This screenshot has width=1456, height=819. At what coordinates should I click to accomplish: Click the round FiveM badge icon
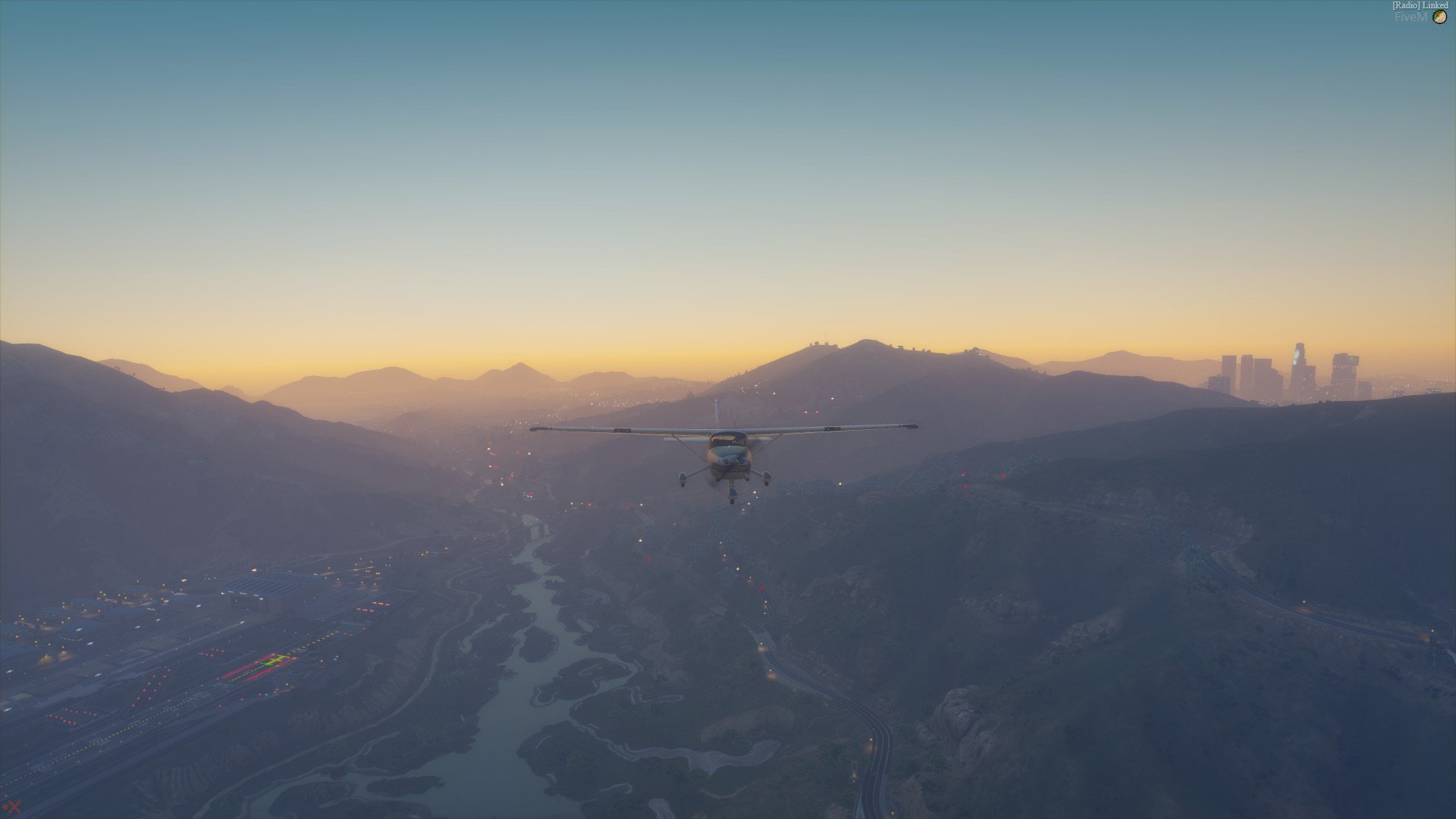[1439, 17]
